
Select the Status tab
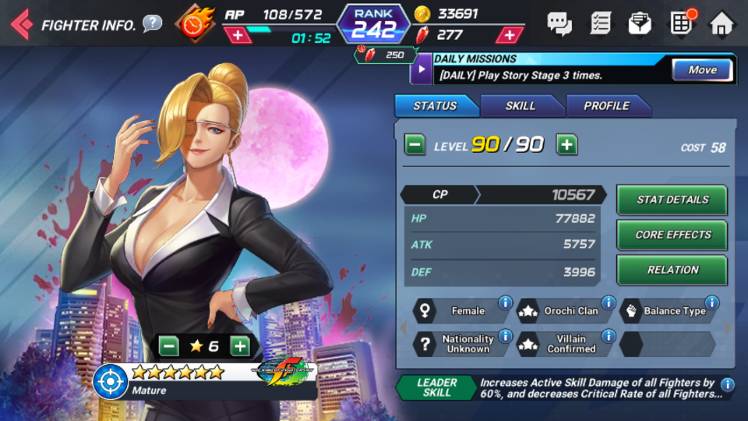[434, 106]
